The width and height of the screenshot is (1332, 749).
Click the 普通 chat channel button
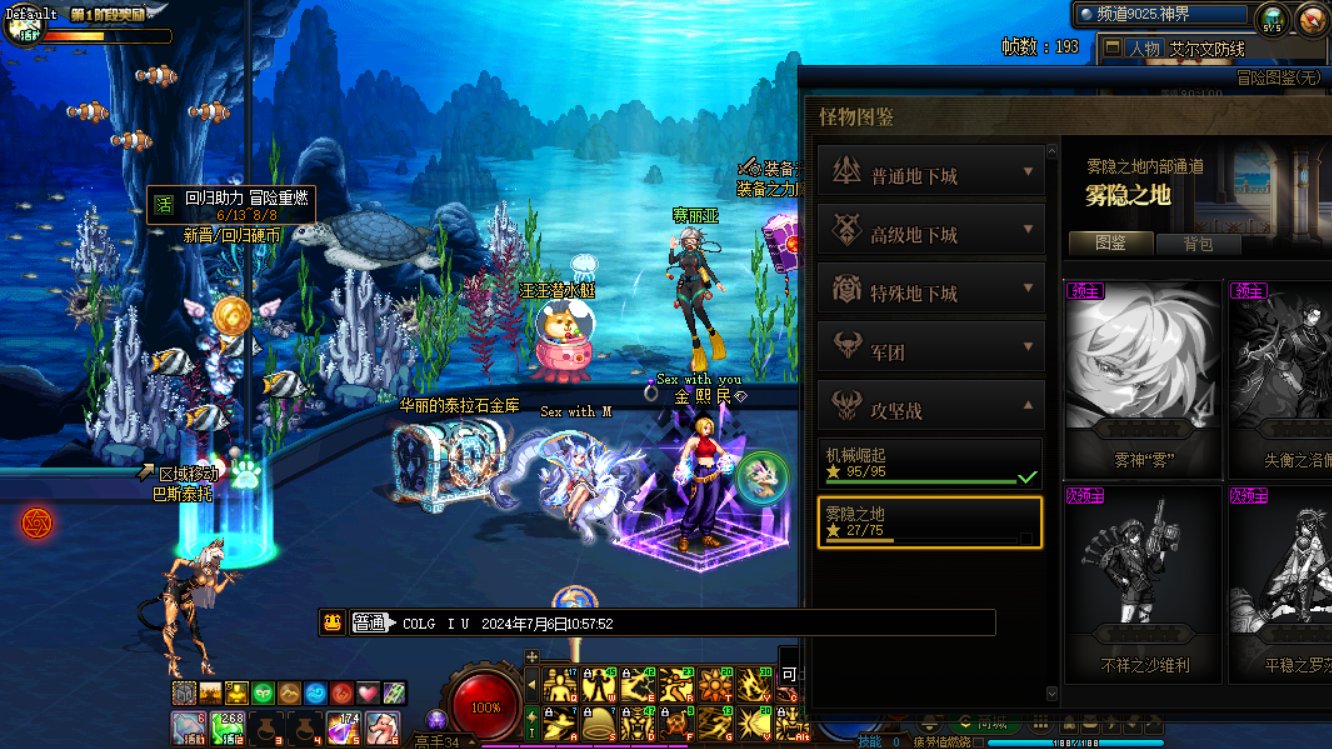tap(368, 623)
